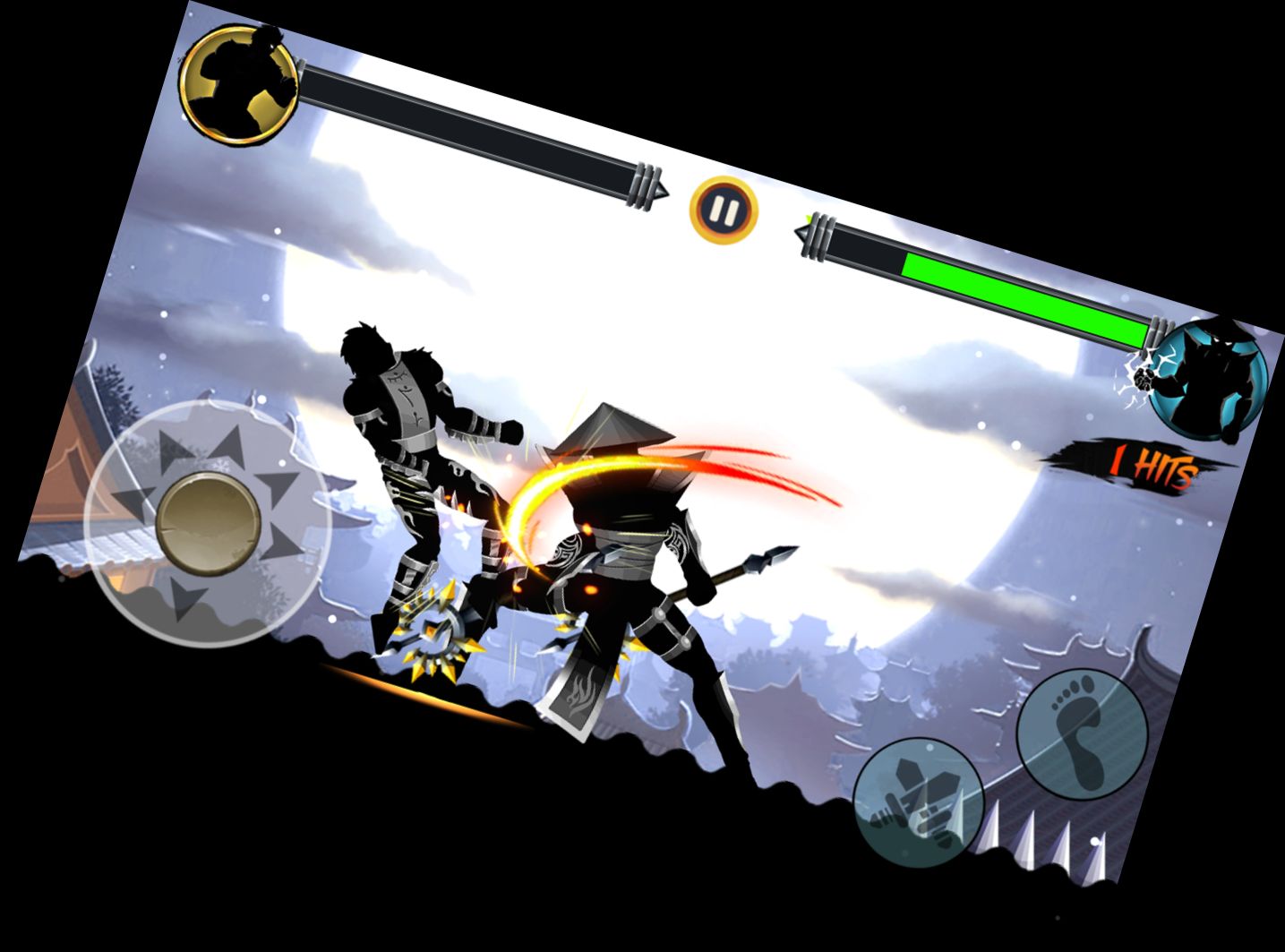Tap the gold-ringed player portrait
Screen dimensions: 1285x952
238,85
